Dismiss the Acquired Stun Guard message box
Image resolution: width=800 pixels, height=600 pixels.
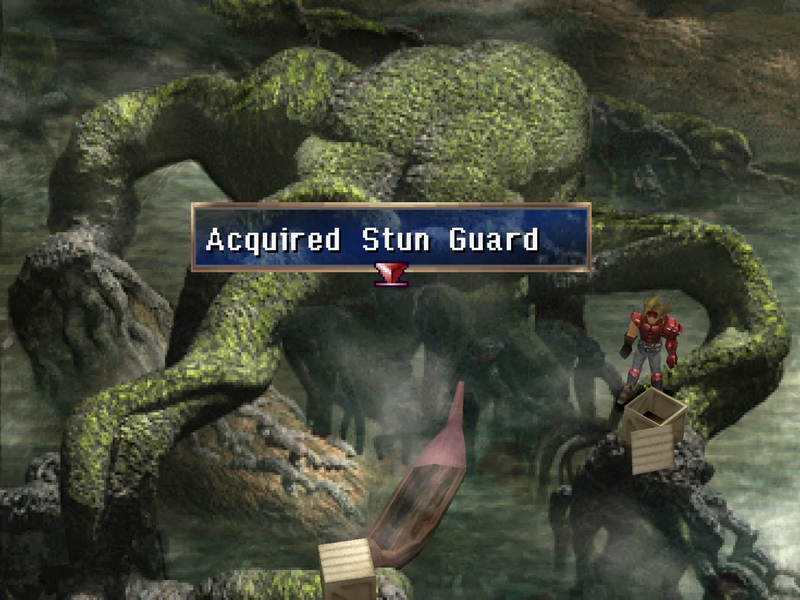click(390, 239)
